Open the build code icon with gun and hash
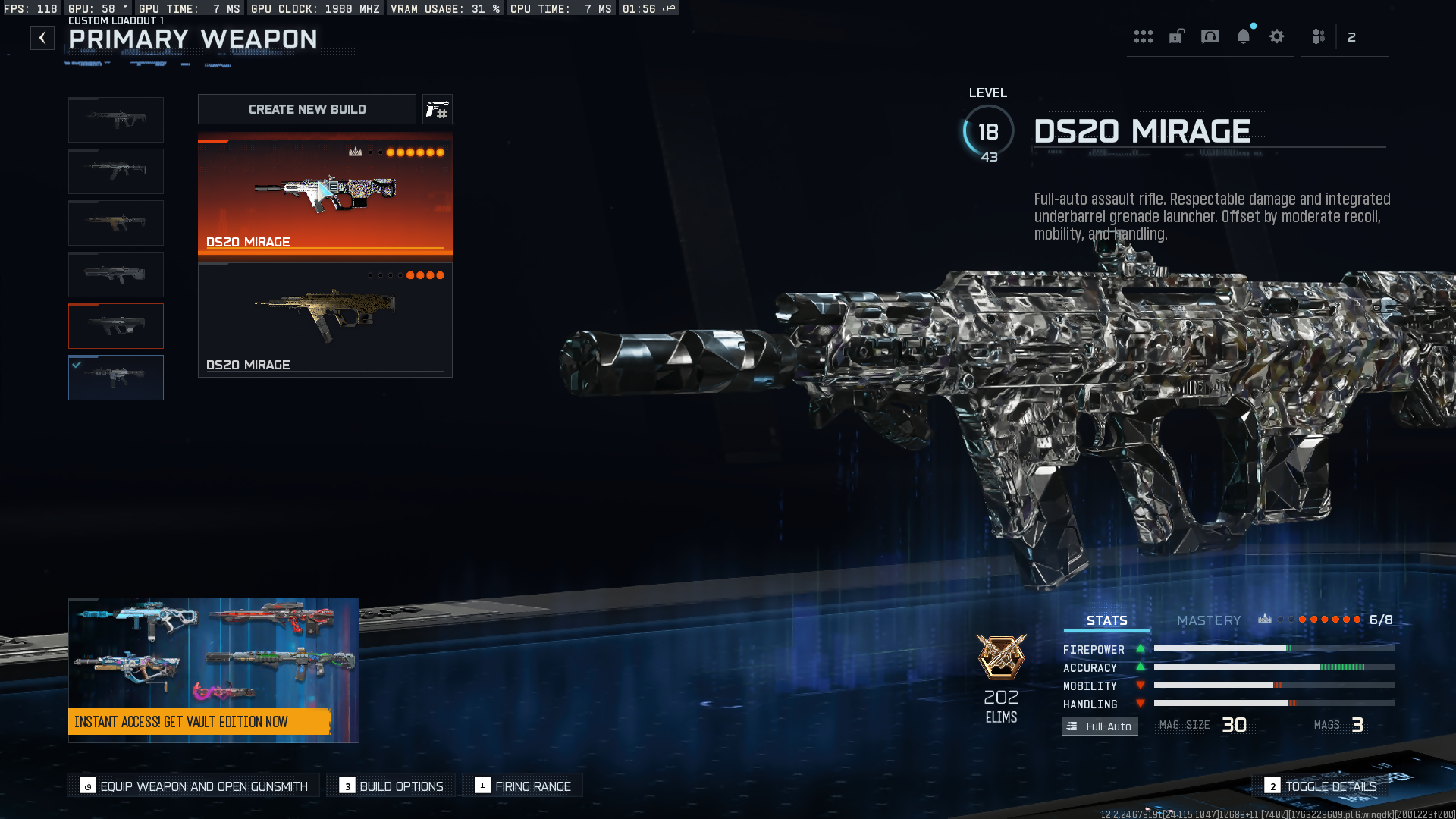Screen dimensions: 1456x819 tap(437, 109)
